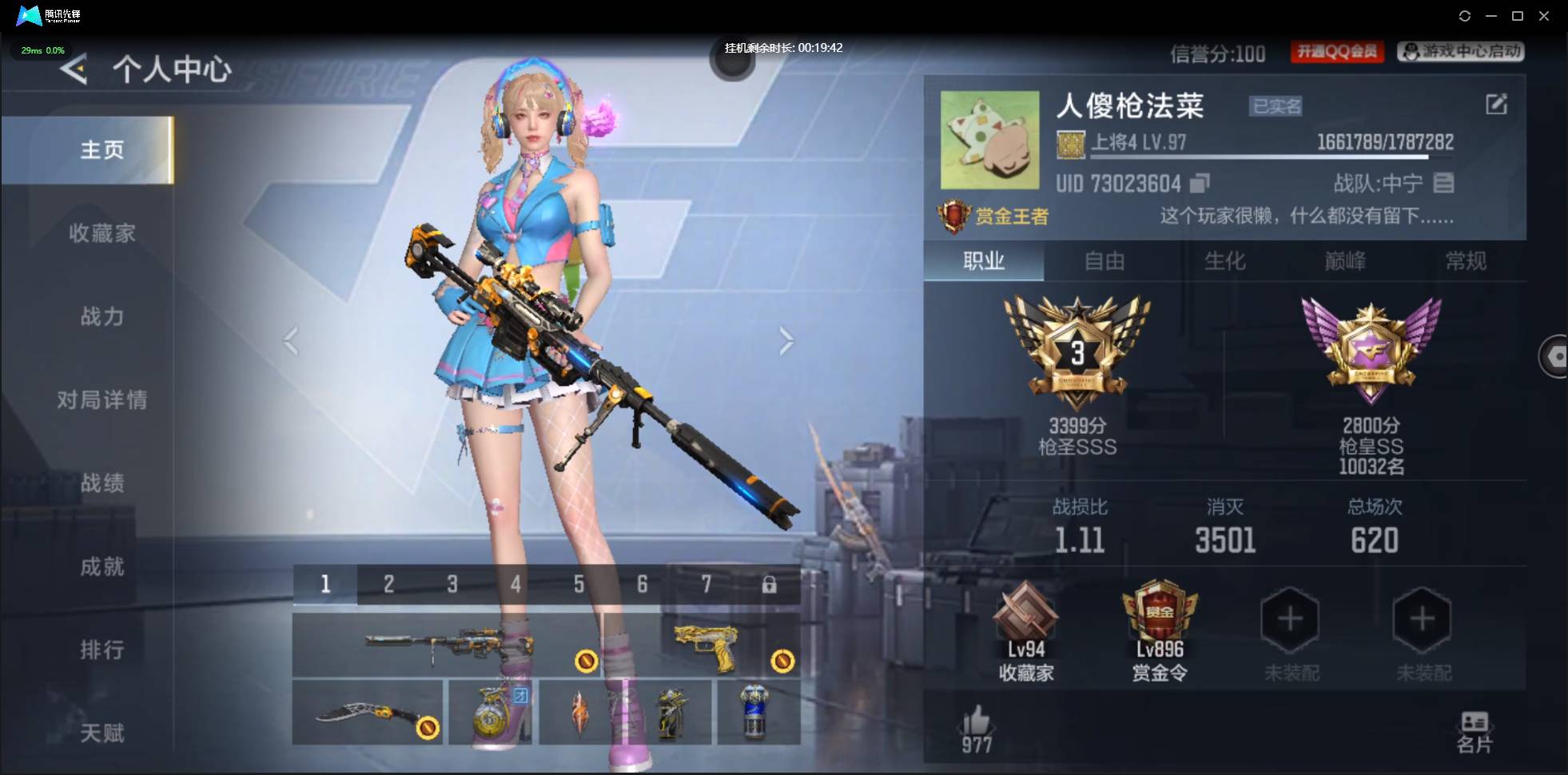Click the first 未装配 plus slot
Image resolution: width=1568 pixels, height=775 pixels.
click(x=1291, y=619)
